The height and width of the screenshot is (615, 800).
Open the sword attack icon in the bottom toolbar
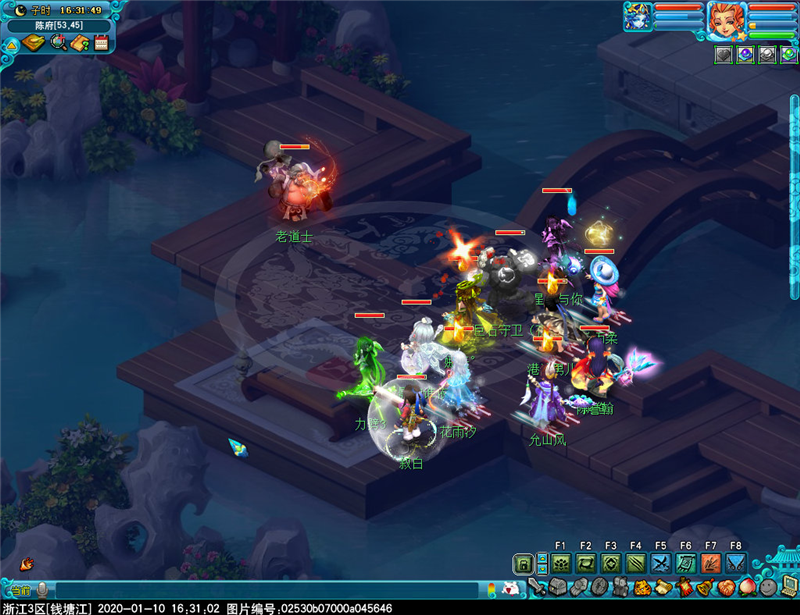[537, 587]
